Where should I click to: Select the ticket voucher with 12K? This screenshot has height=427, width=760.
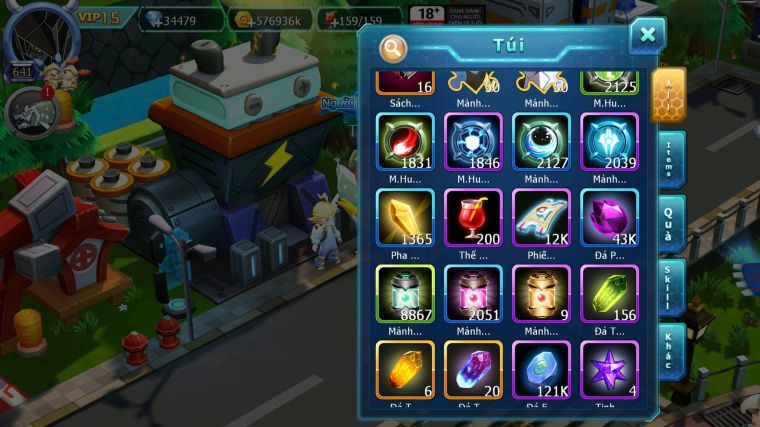[x=541, y=217]
